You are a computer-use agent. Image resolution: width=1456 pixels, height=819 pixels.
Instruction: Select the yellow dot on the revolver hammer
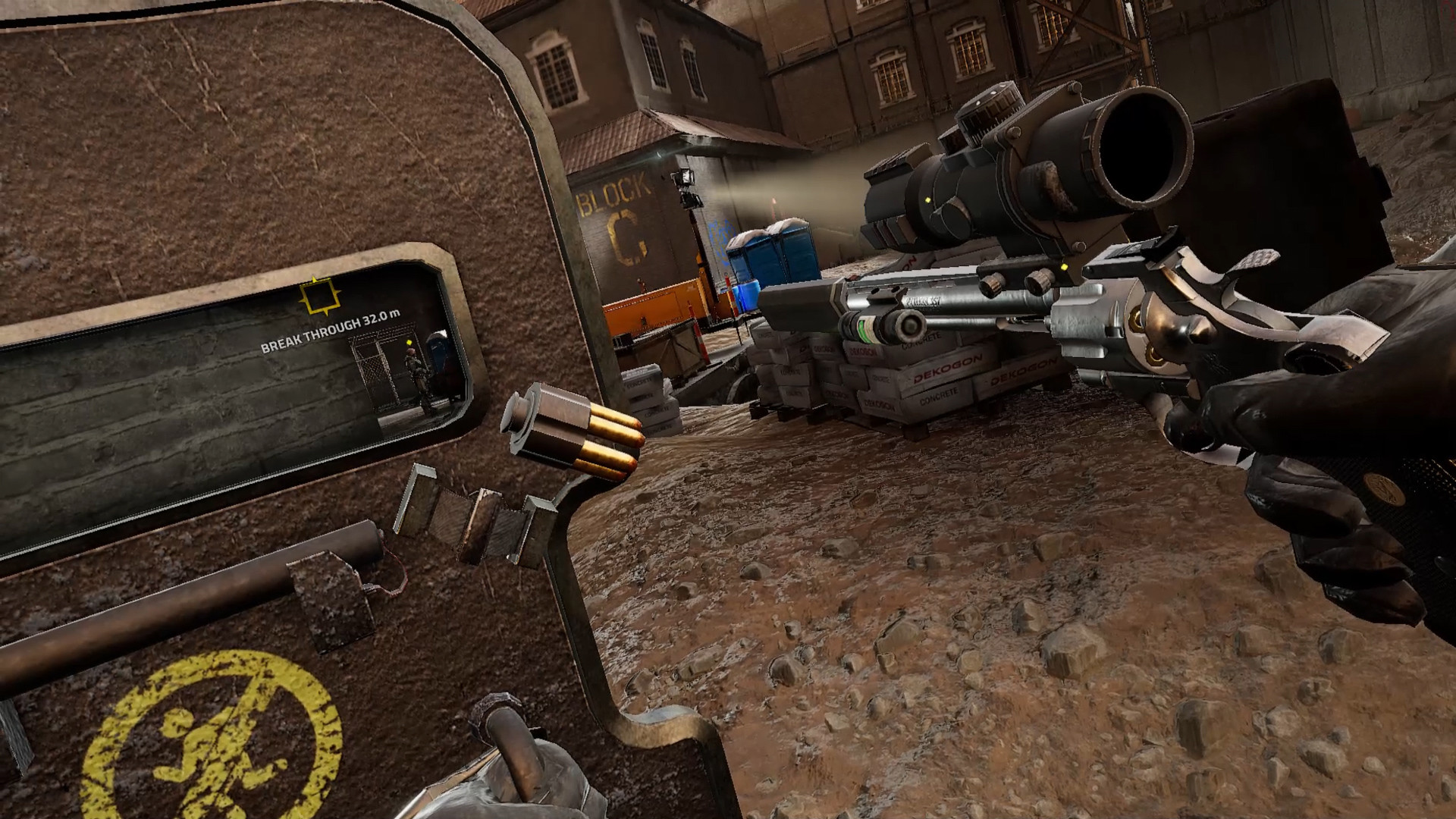click(1062, 267)
